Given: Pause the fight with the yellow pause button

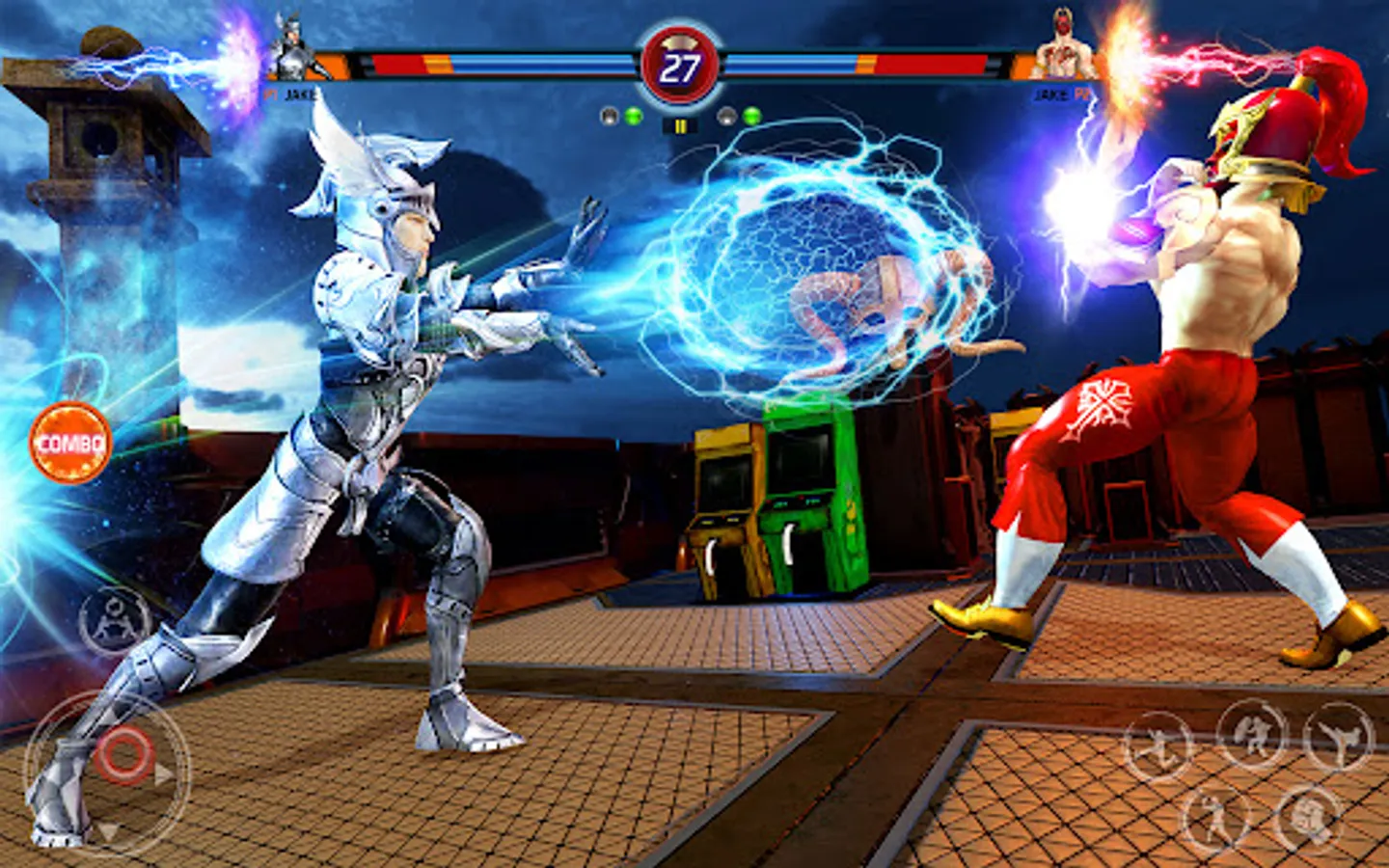Looking at the screenshot, I should click(x=680, y=126).
